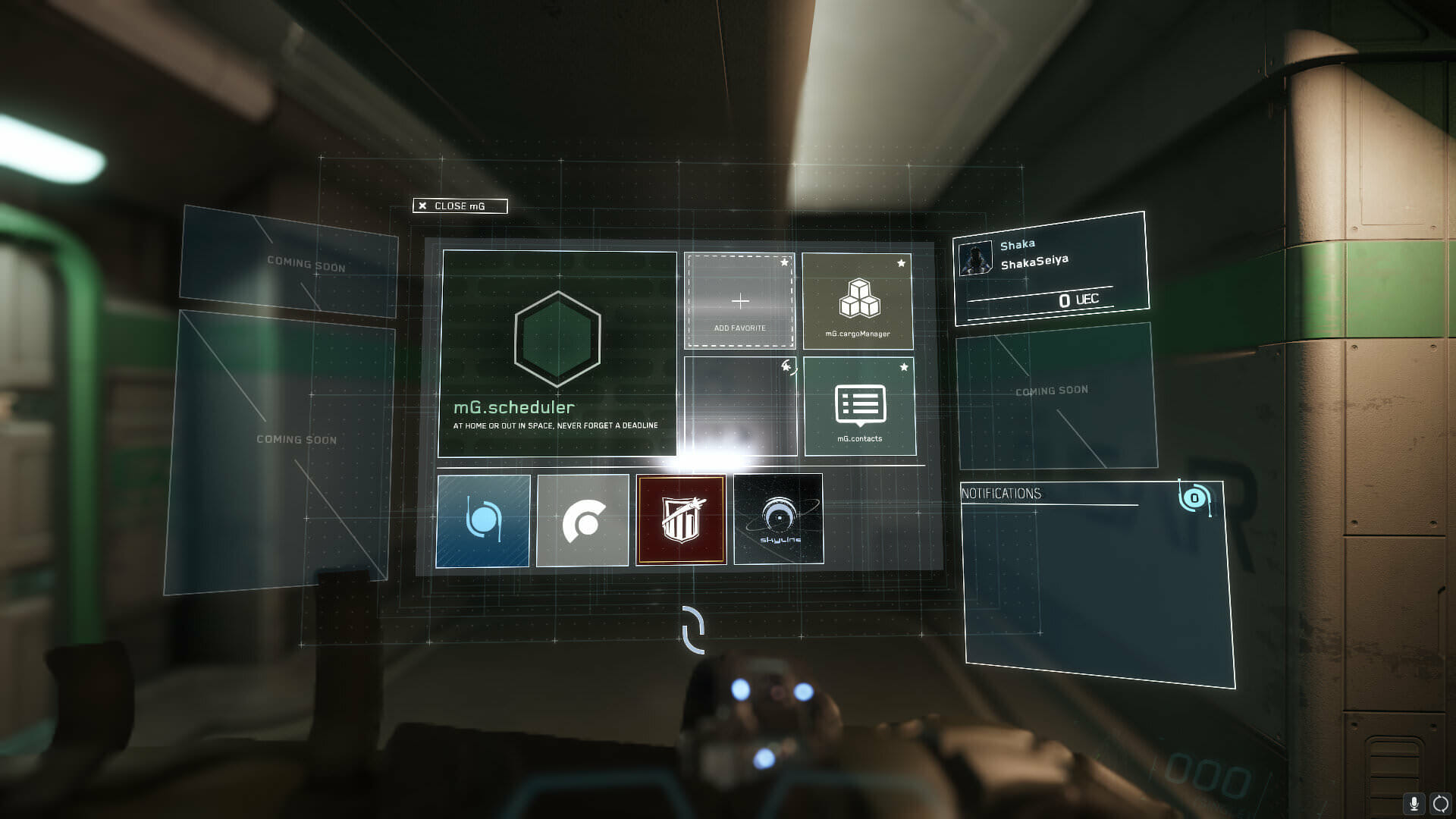Viewport: 1456px width, 819px height.
Task: Select the blue circular orbit app tile
Action: 483,521
